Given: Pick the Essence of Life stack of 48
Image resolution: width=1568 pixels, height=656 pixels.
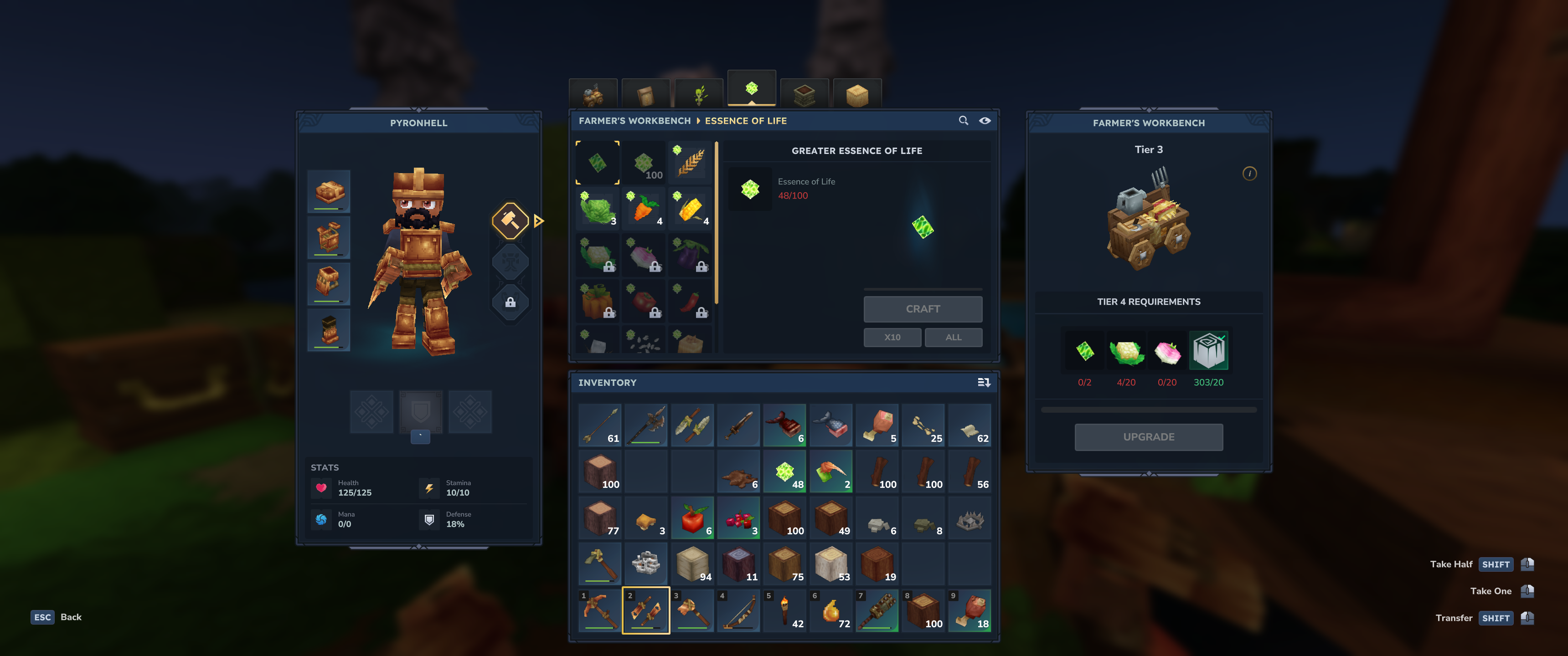Looking at the screenshot, I should pyautogui.click(x=784, y=471).
